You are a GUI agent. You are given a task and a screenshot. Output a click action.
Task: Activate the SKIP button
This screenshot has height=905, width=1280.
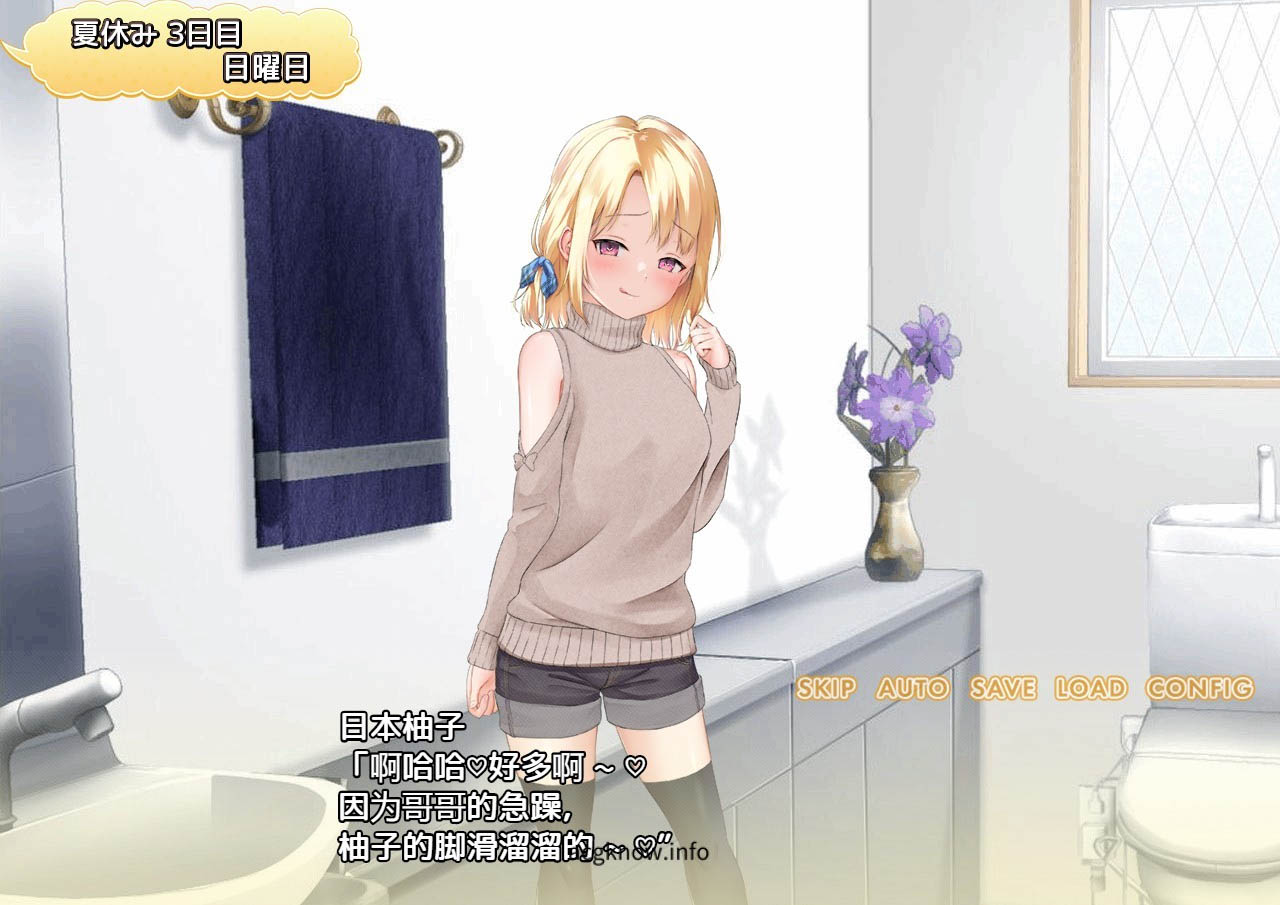[826, 688]
